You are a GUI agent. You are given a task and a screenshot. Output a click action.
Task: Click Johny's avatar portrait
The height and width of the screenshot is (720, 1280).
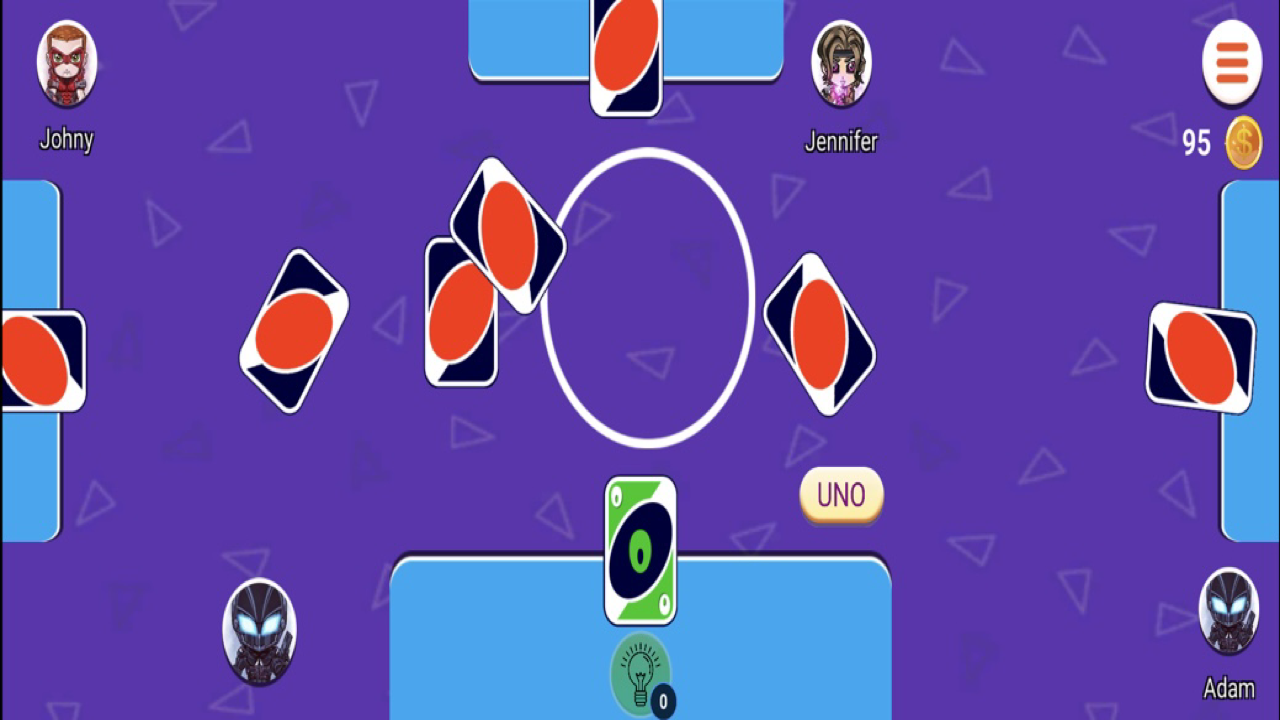[x=66, y=64]
